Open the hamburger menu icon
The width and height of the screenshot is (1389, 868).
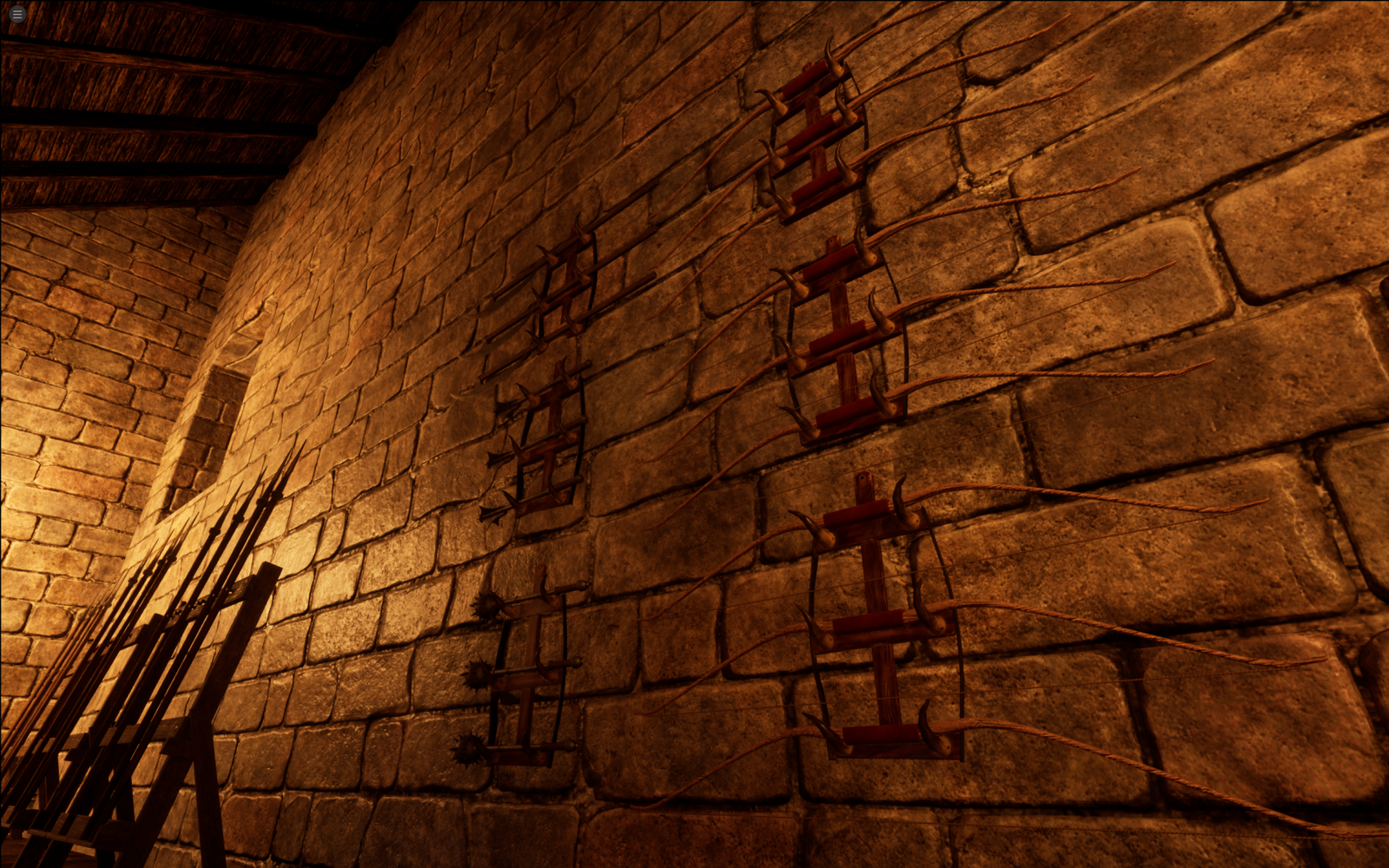click(x=16, y=14)
